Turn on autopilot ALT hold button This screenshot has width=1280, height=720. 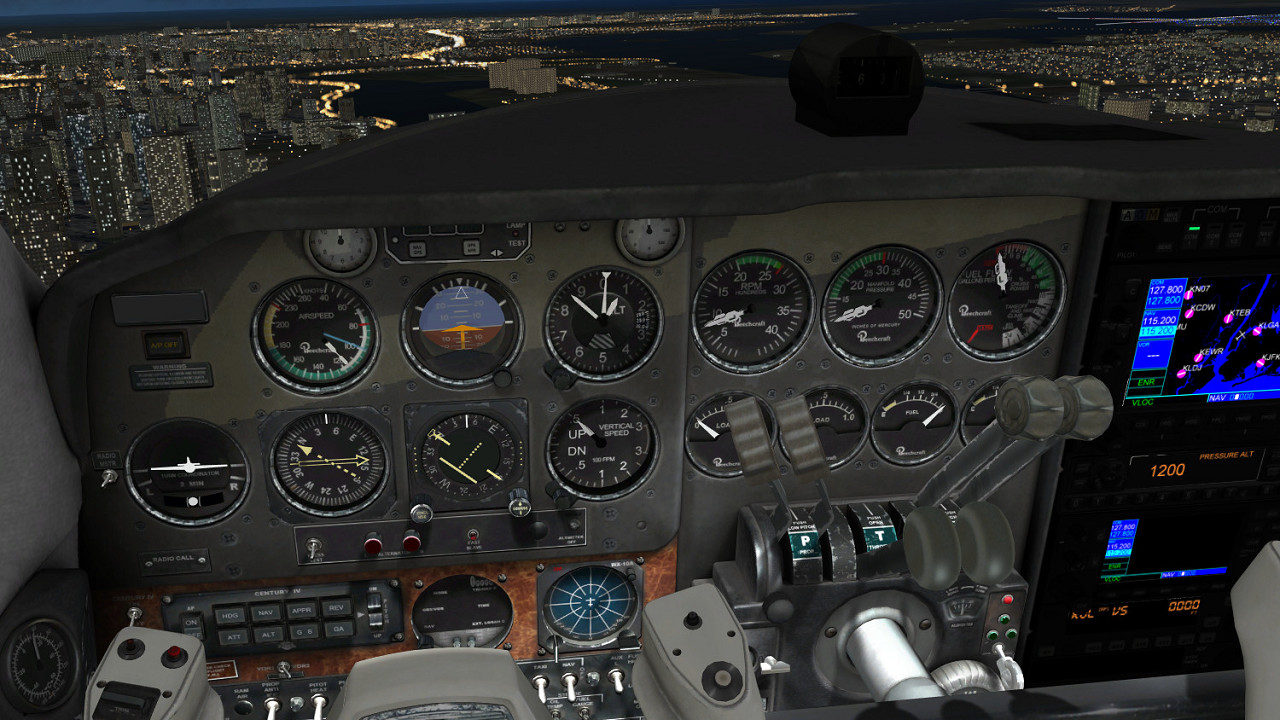pos(266,634)
